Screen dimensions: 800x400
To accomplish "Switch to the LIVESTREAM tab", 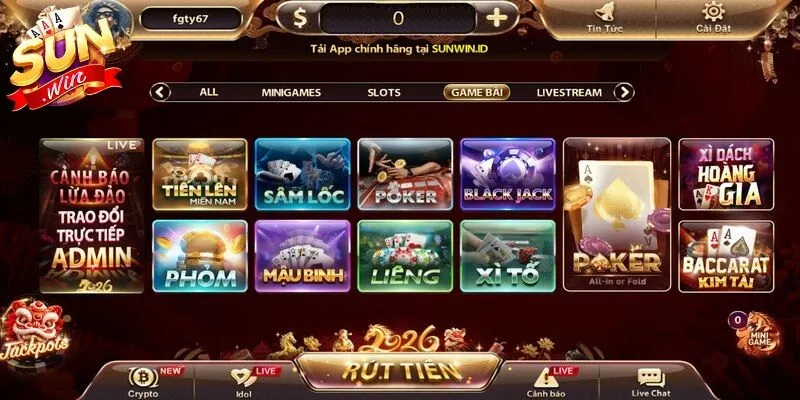I will pos(569,92).
